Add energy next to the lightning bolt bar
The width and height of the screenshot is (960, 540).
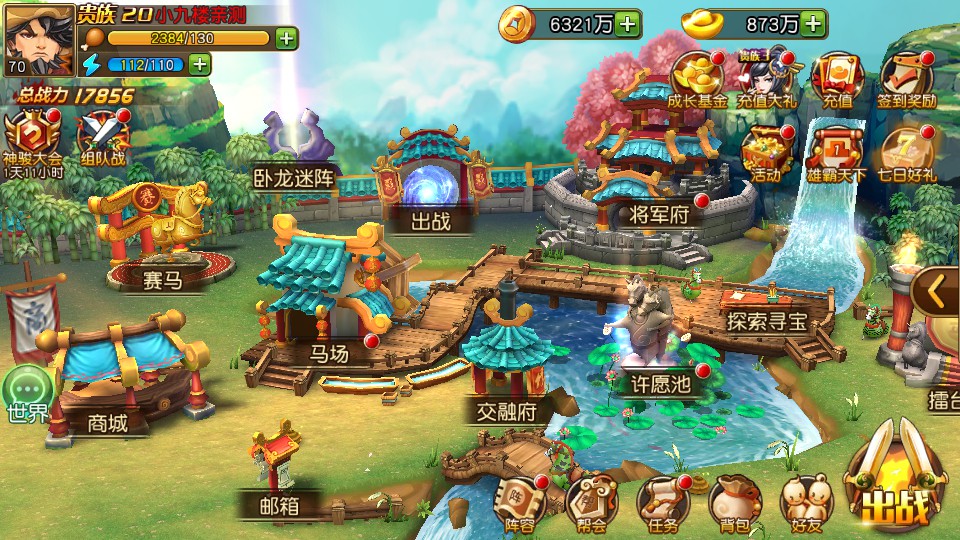click(200, 65)
